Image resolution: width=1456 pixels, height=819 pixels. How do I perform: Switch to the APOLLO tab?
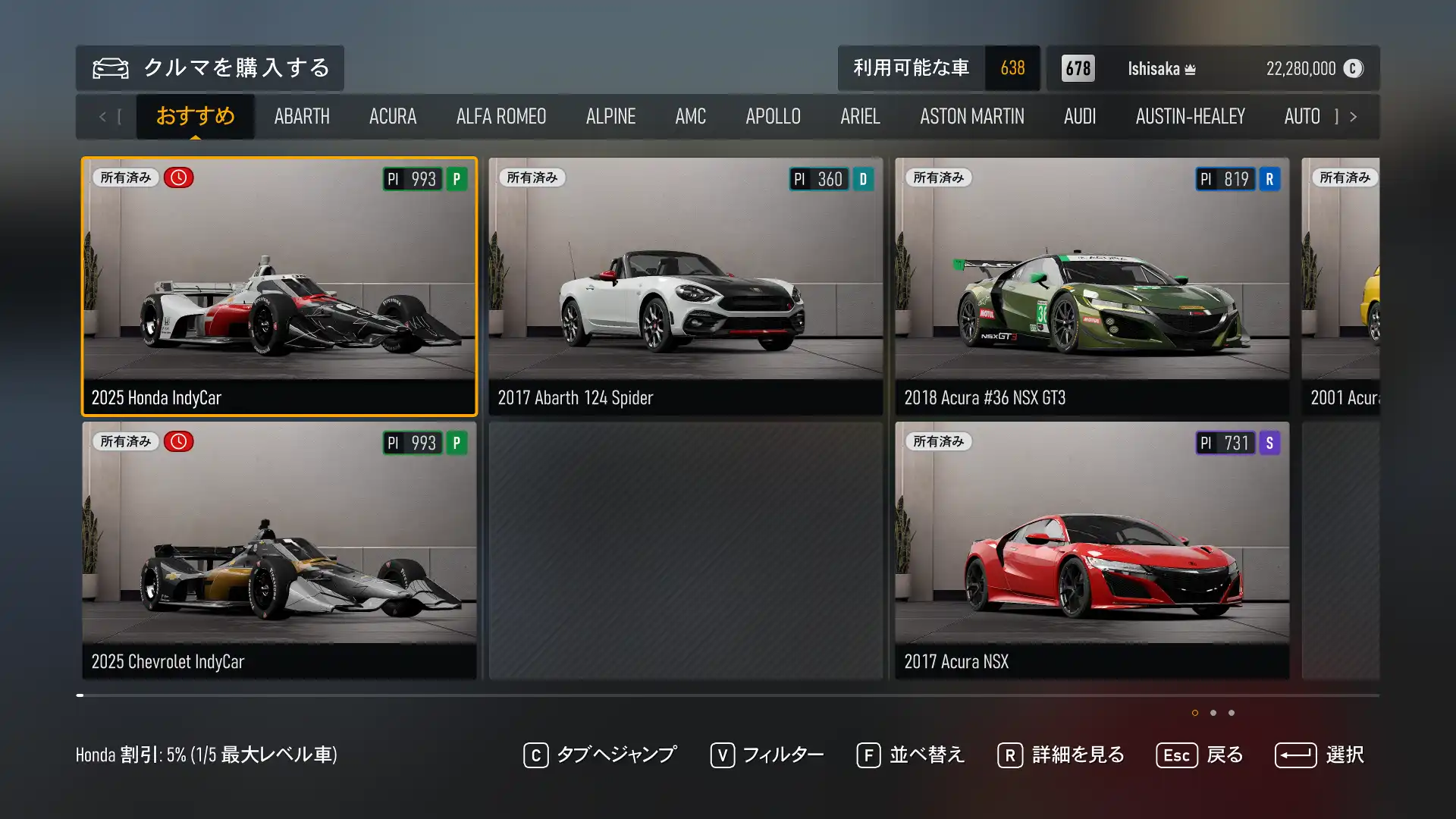[773, 116]
